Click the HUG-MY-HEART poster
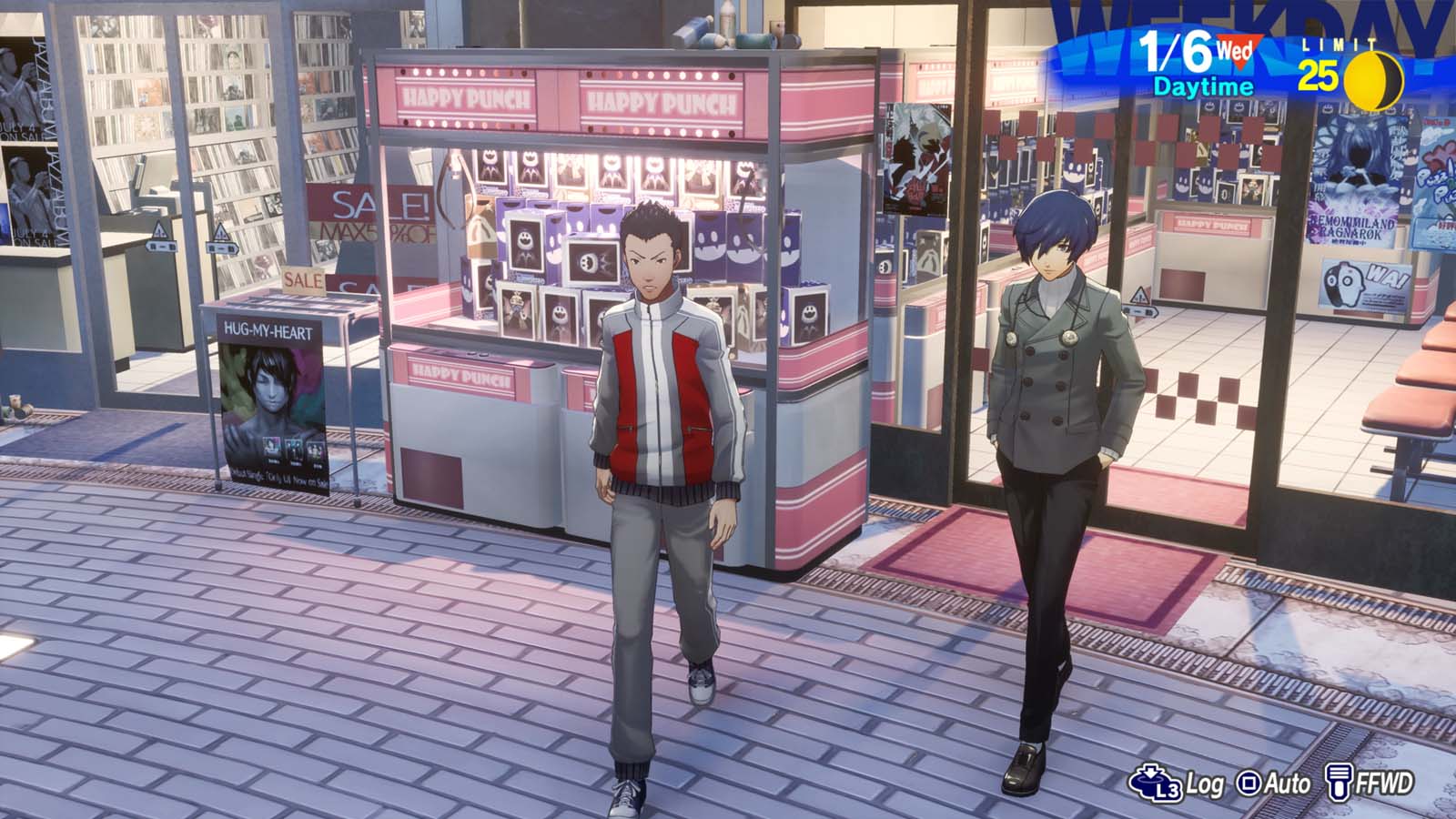This screenshot has height=819, width=1456. pos(273,400)
